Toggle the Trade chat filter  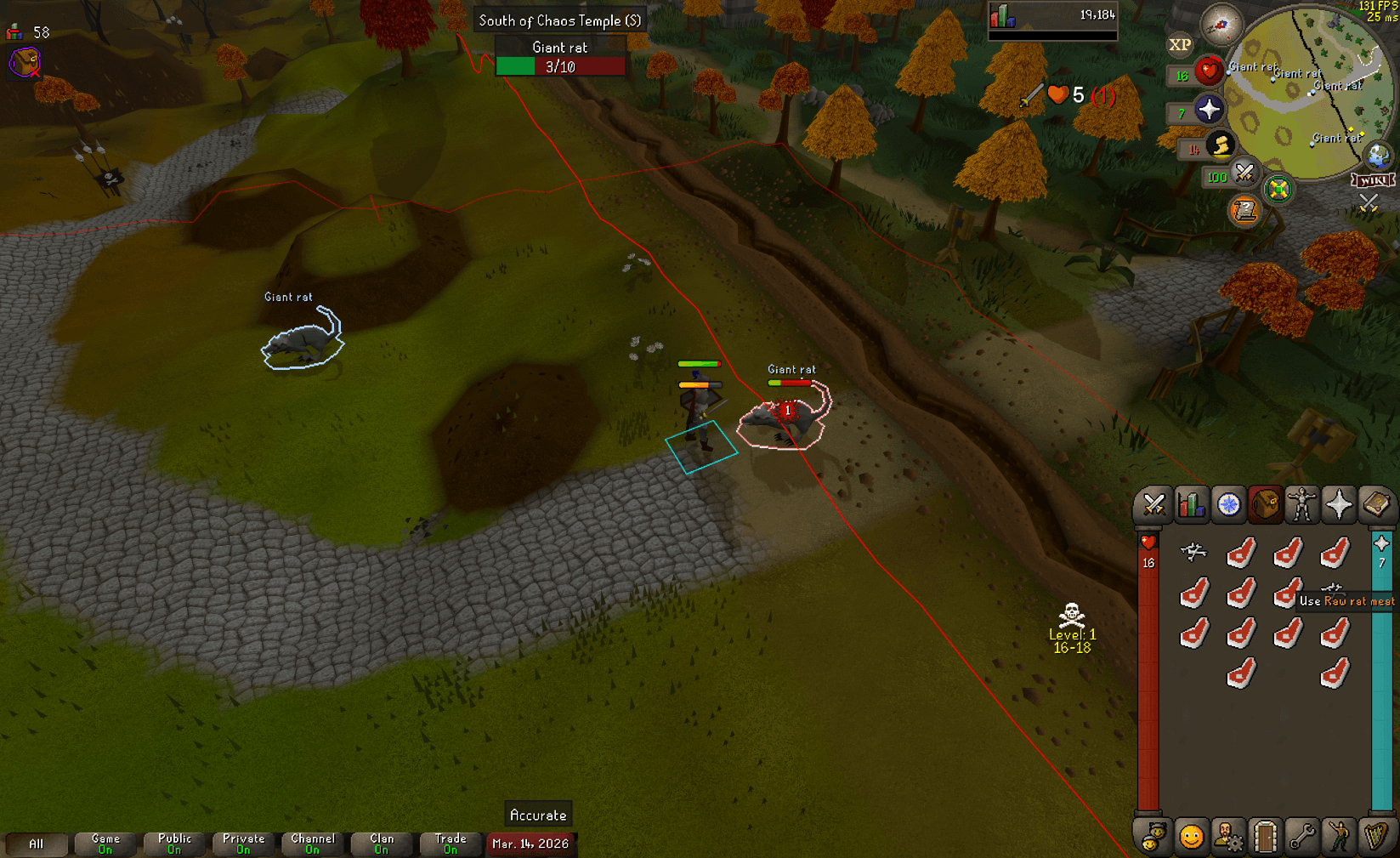point(450,842)
